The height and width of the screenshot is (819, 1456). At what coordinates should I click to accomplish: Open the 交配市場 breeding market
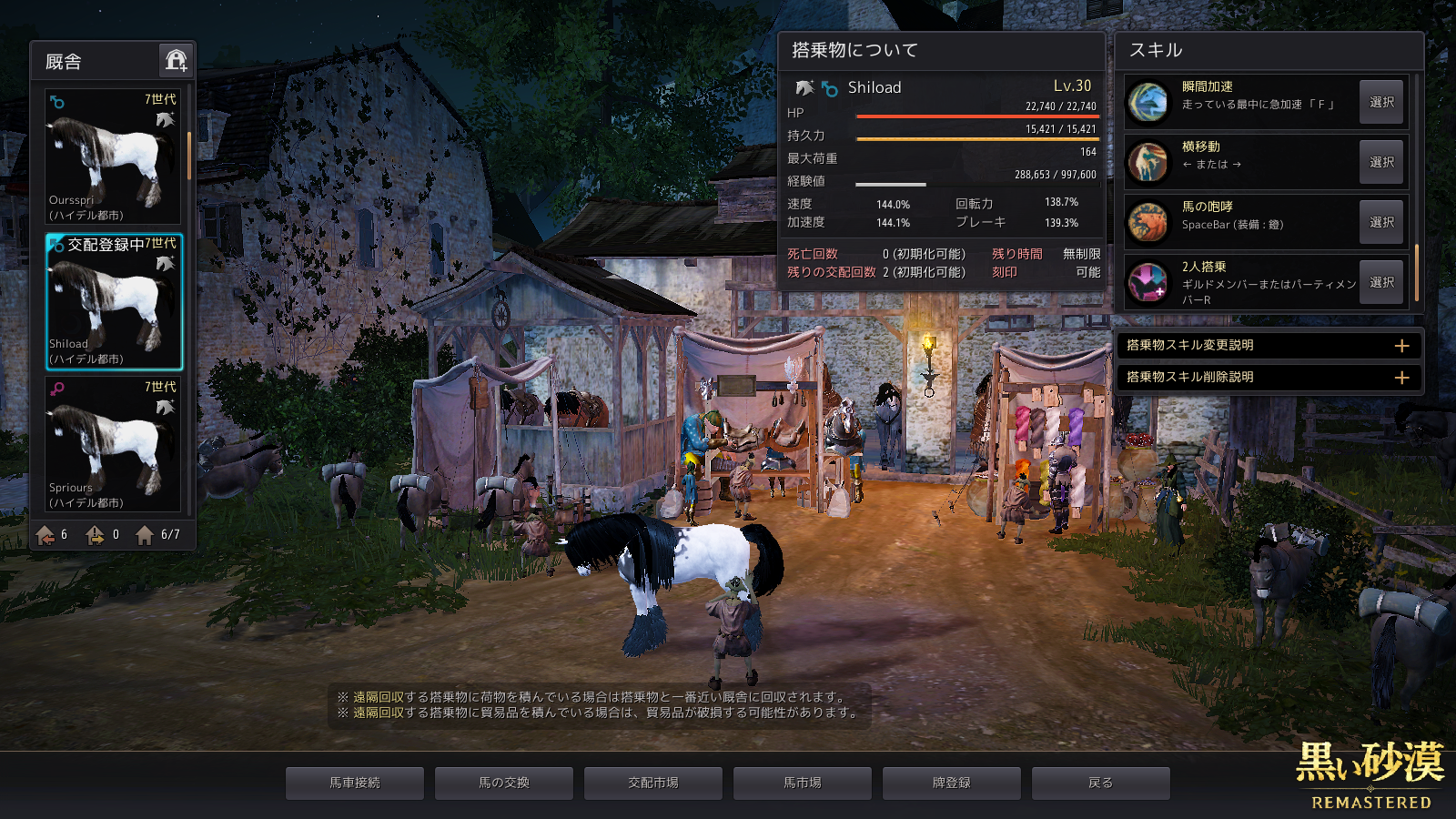(x=653, y=783)
